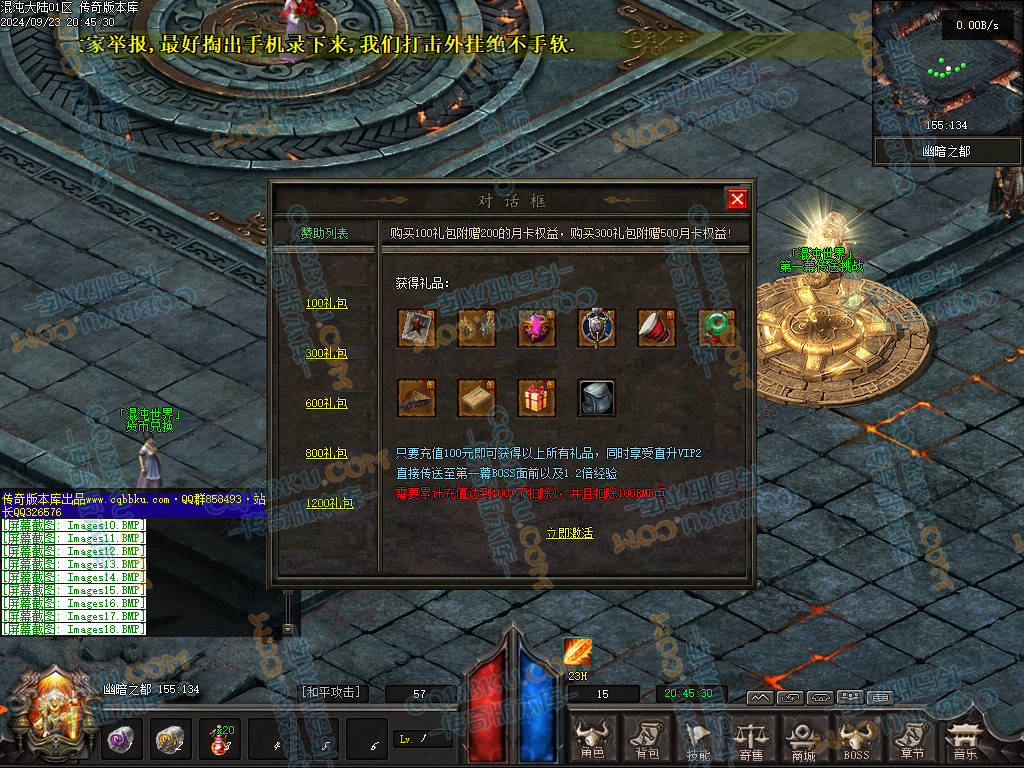Viewport: 1024px width, 768px height.
Task: Choose the 300礼包 option
Action: coord(326,353)
